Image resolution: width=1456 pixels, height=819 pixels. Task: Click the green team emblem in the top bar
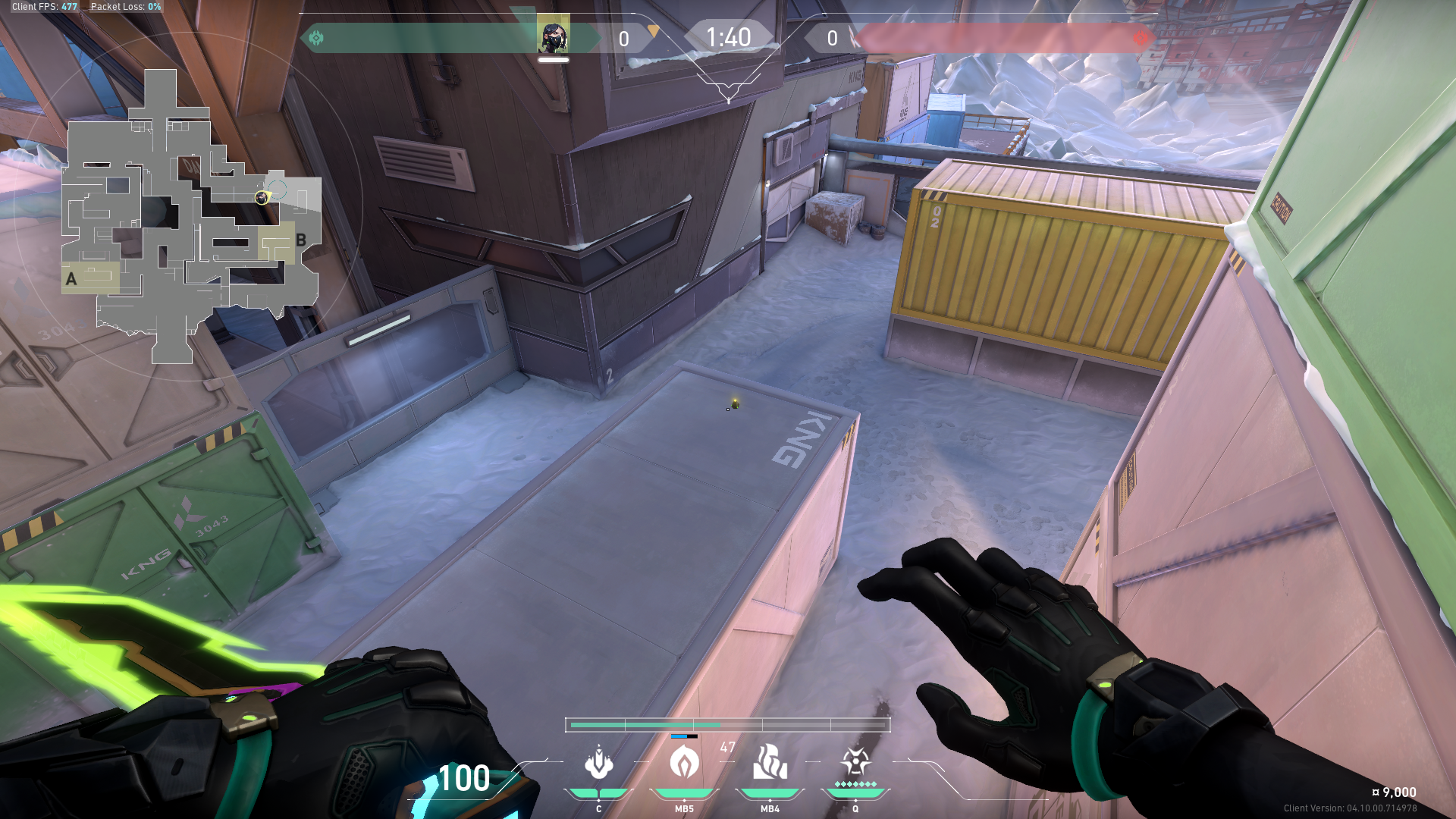[316, 38]
